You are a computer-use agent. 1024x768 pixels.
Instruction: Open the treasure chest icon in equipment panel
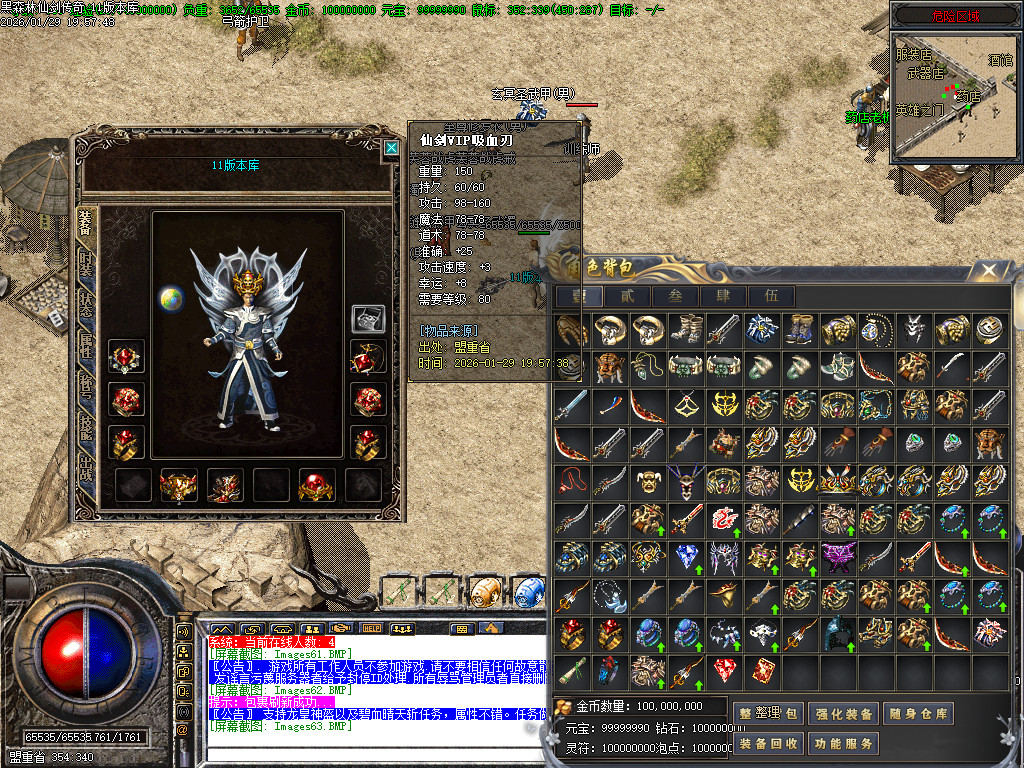[x=368, y=319]
